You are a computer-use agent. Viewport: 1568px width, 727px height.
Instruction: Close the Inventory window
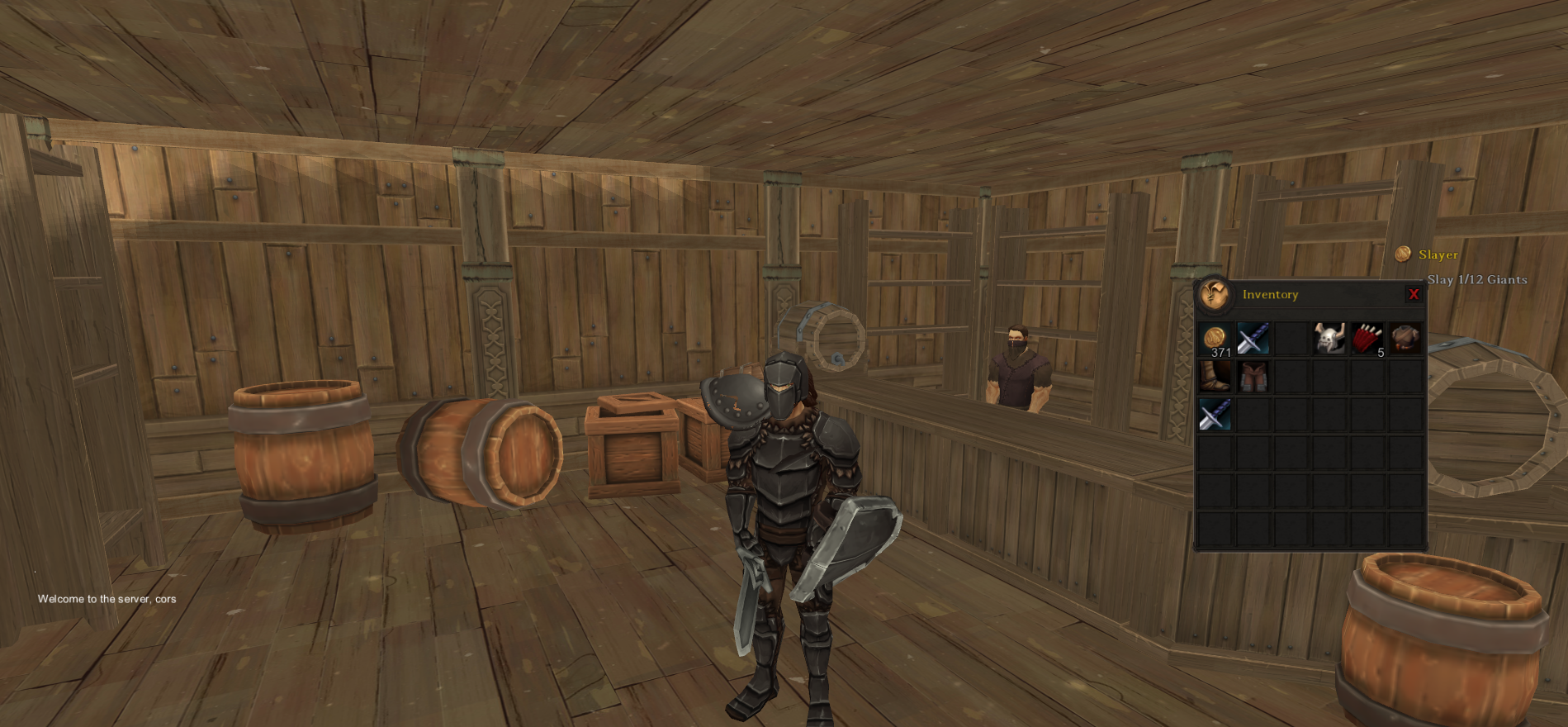click(1414, 294)
